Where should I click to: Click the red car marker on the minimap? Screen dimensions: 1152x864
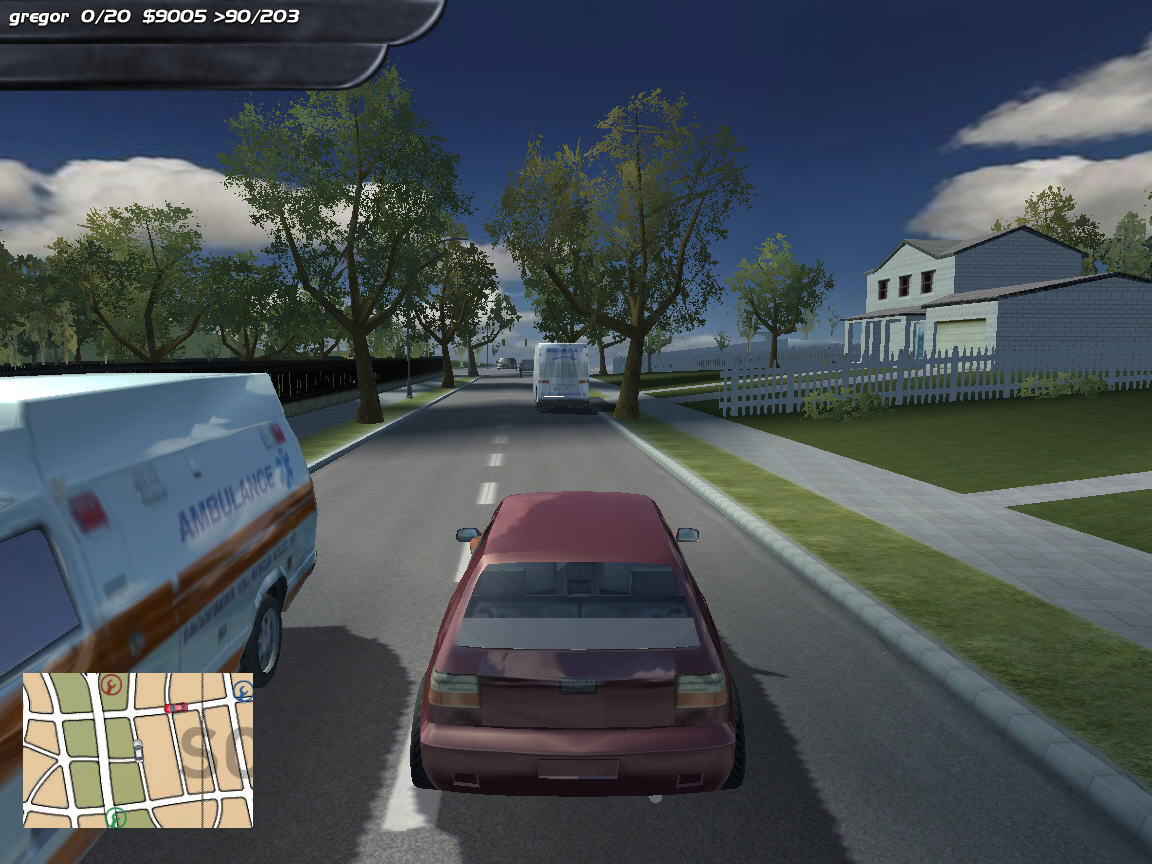click(176, 708)
